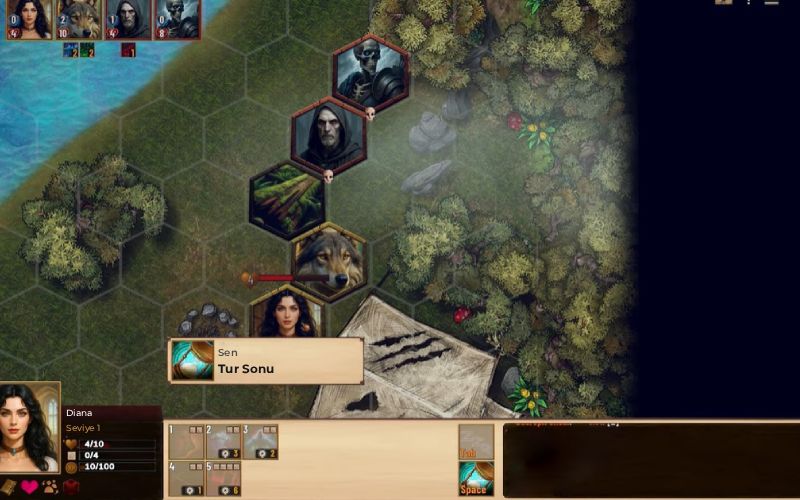Activate ability slot 3 in the skill bar

click(260, 441)
